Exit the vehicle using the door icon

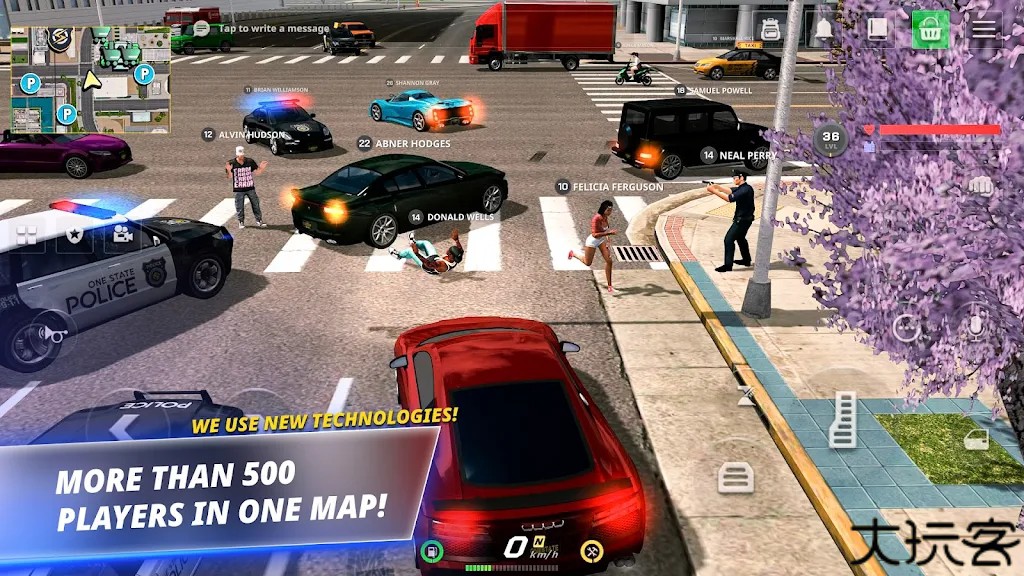click(976, 439)
